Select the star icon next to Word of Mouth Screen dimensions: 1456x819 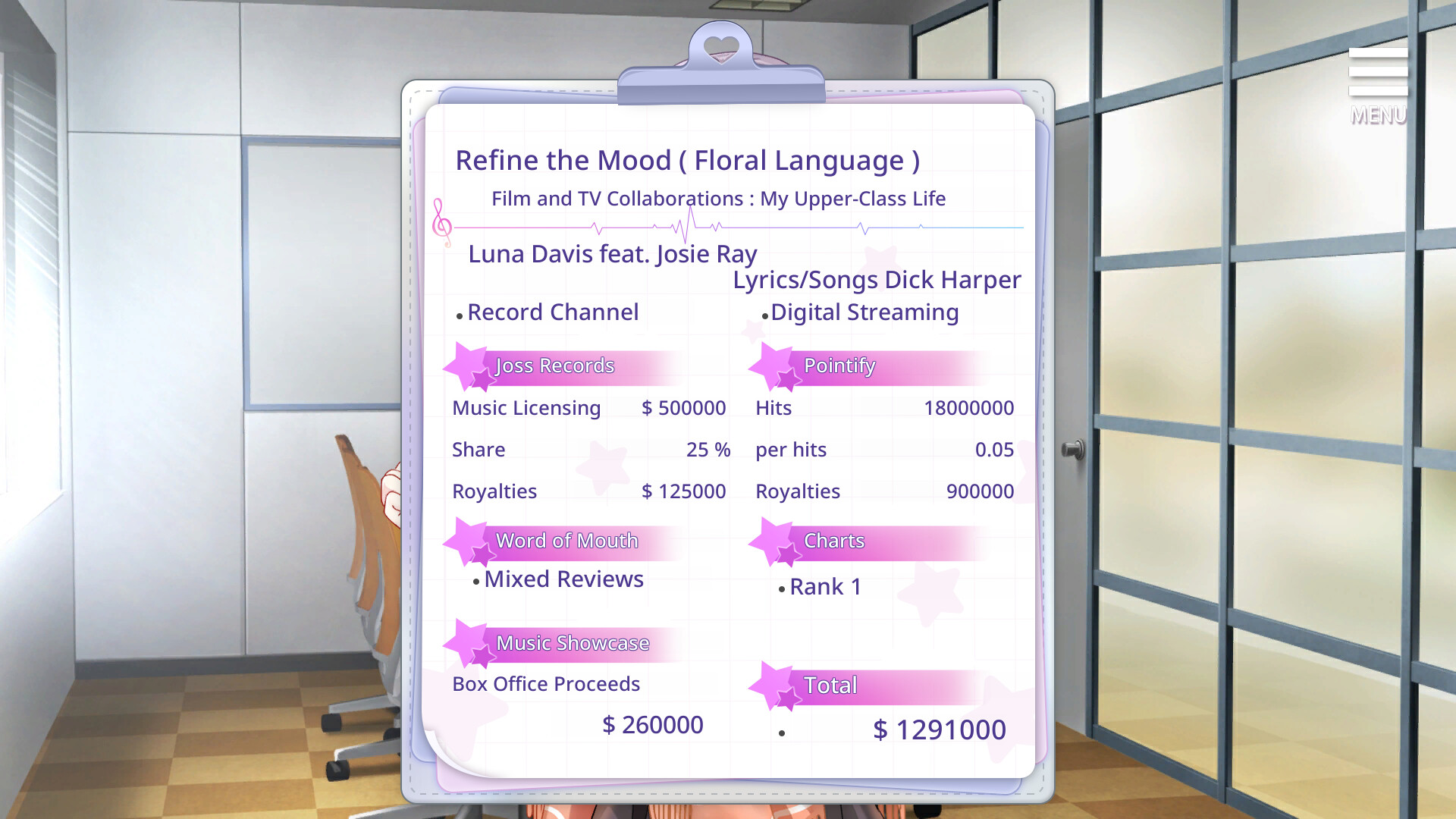pyautogui.click(x=467, y=541)
